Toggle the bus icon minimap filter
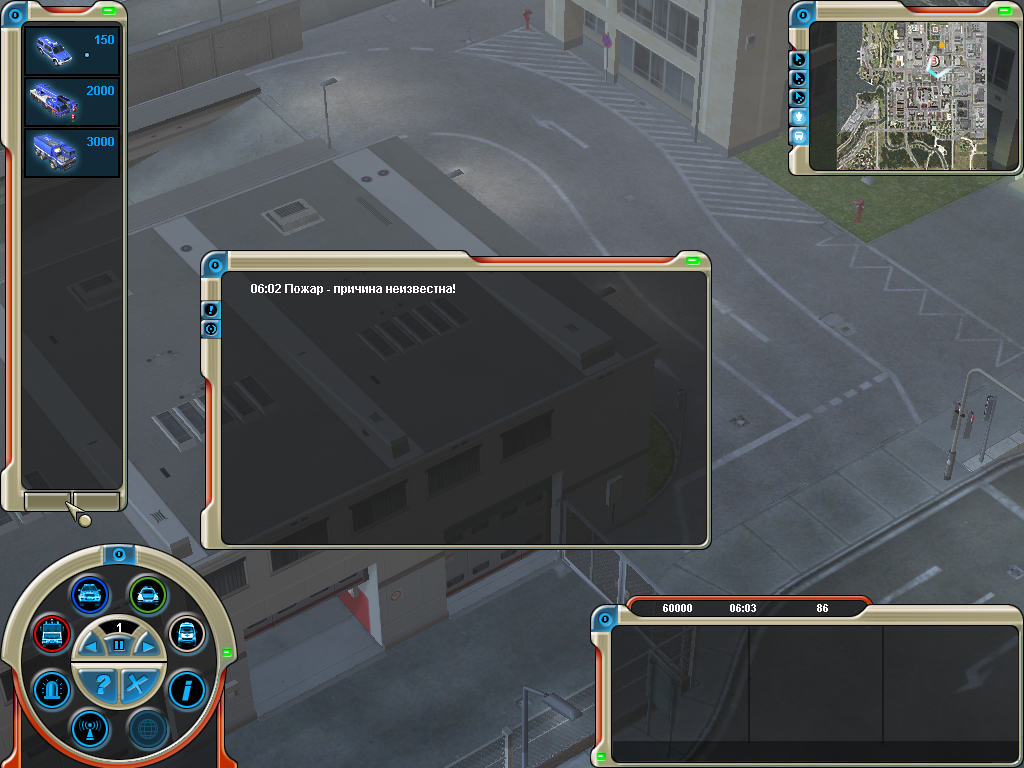 799,135
